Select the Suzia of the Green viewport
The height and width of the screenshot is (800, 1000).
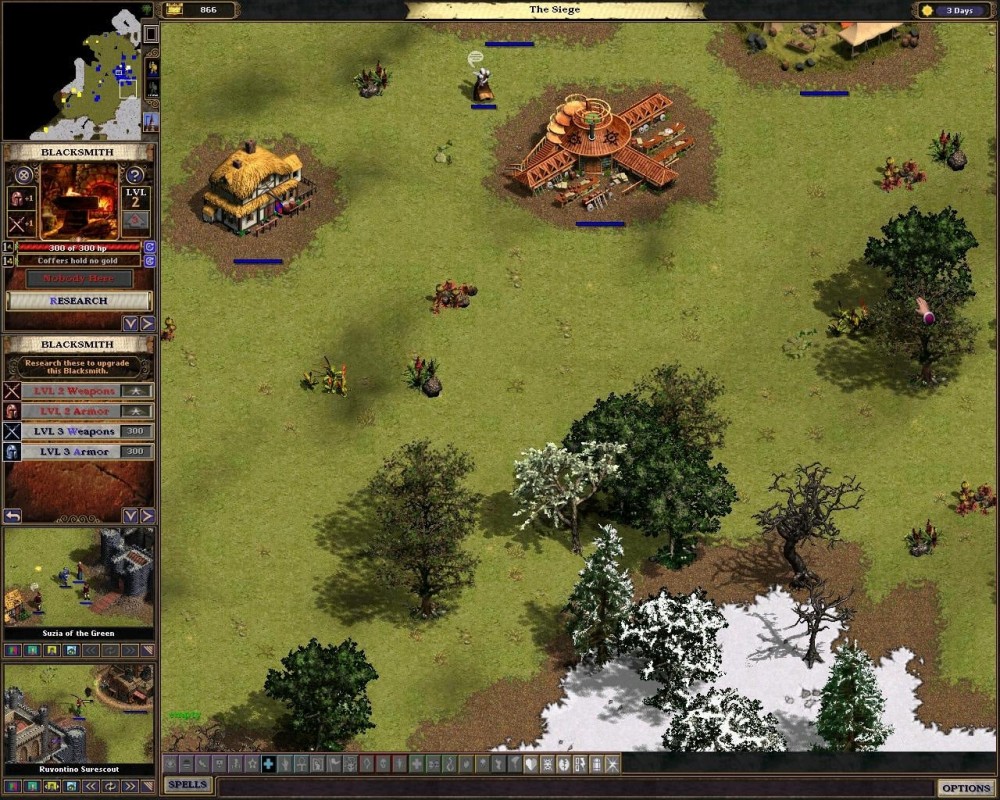pyautogui.click(x=79, y=578)
